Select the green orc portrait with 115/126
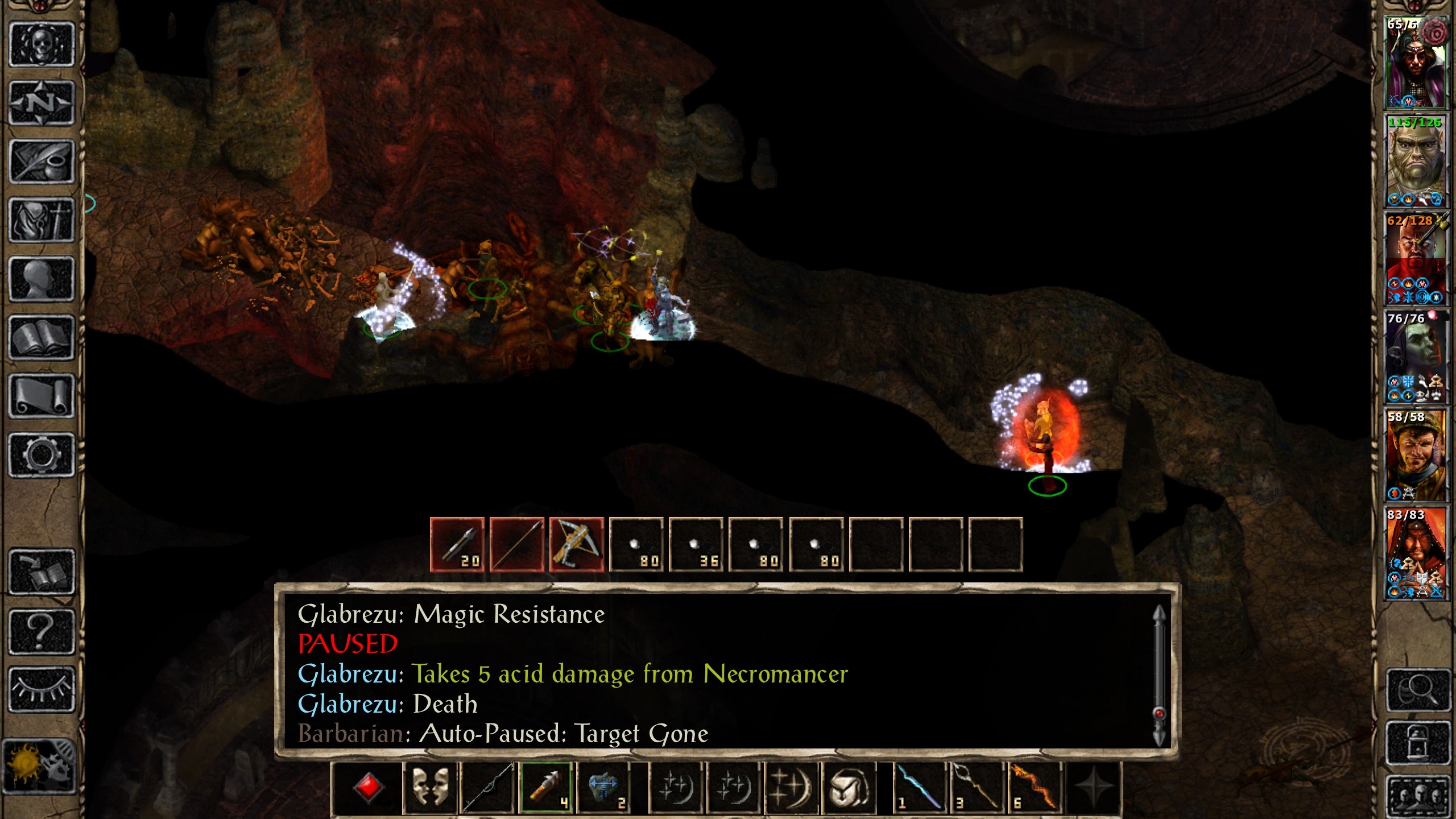This screenshot has width=1456, height=819. 1415,162
